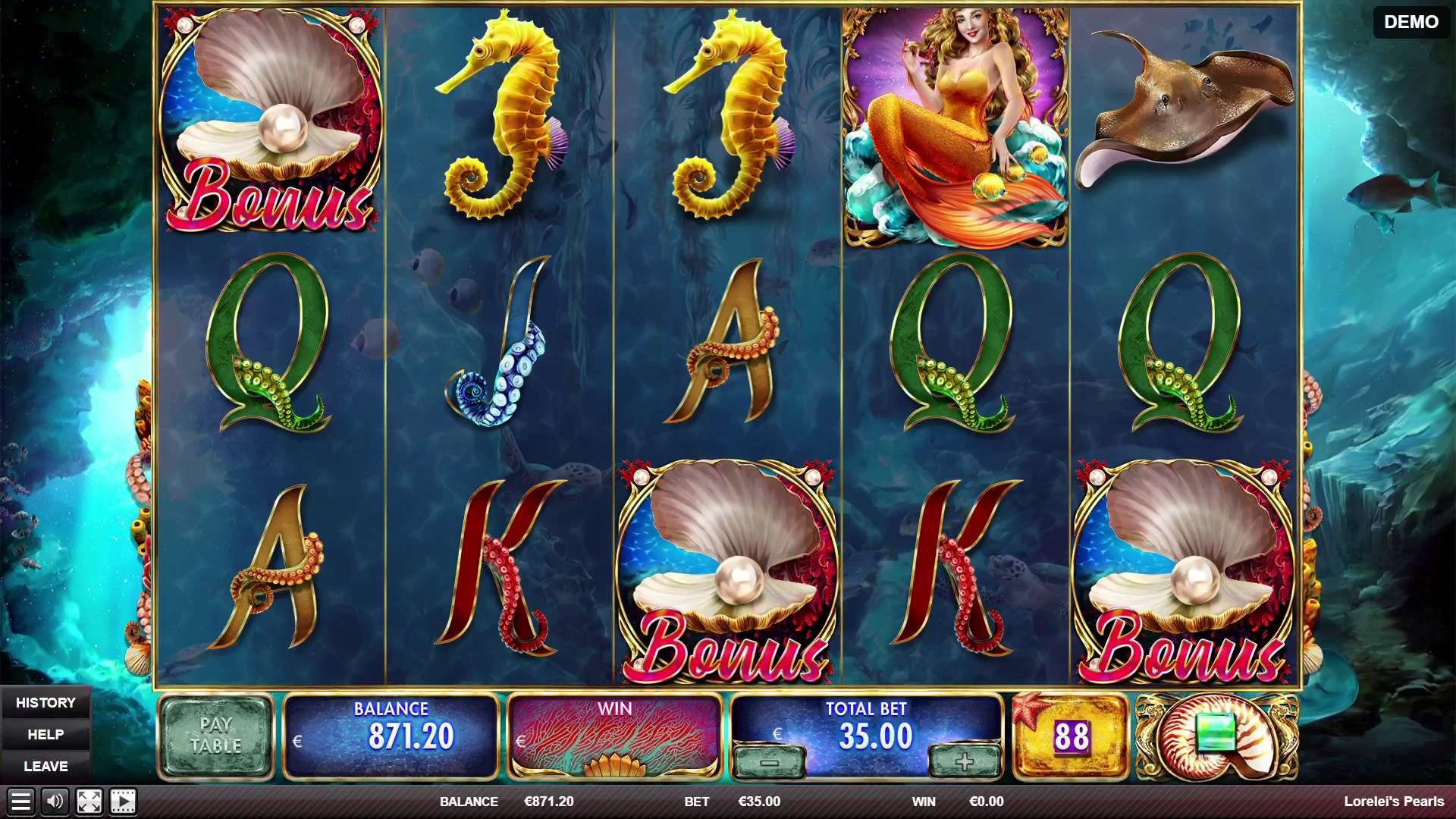The width and height of the screenshot is (1456, 819).
Task: Spin the reels with the nautilus shell button
Action: pos(1216,736)
